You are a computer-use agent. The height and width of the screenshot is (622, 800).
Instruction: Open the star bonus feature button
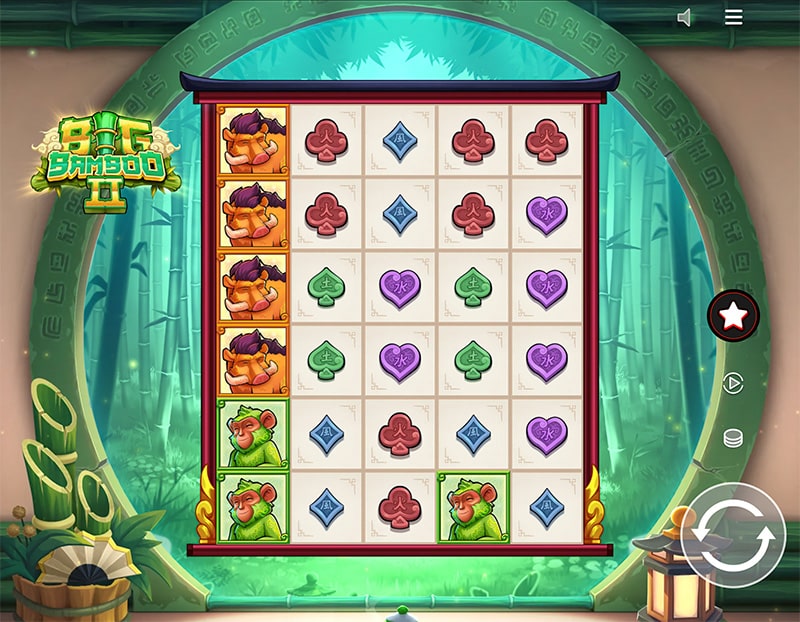[x=733, y=316]
